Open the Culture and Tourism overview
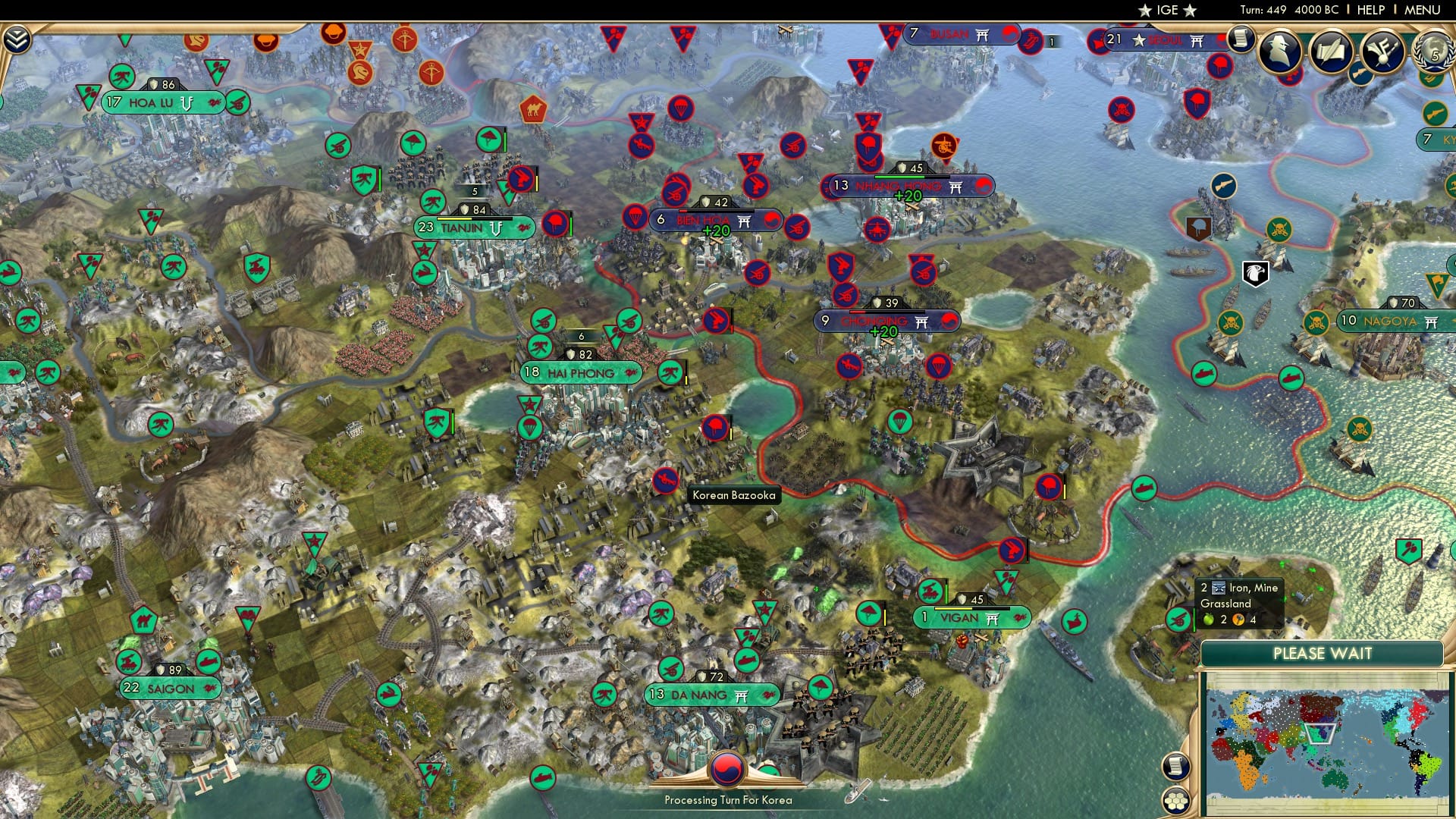1456x819 pixels. pyautogui.click(x=1383, y=50)
